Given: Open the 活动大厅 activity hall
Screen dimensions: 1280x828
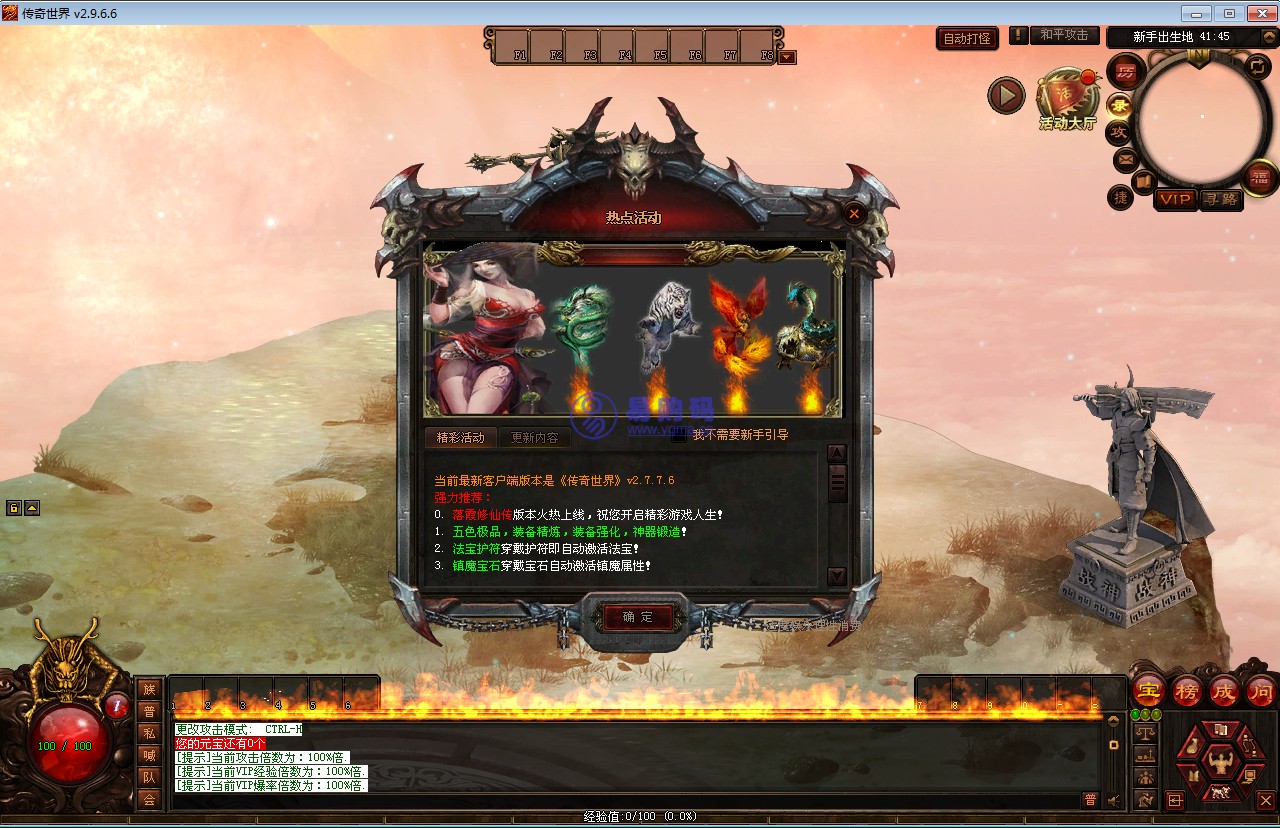Looking at the screenshot, I should tap(1067, 99).
